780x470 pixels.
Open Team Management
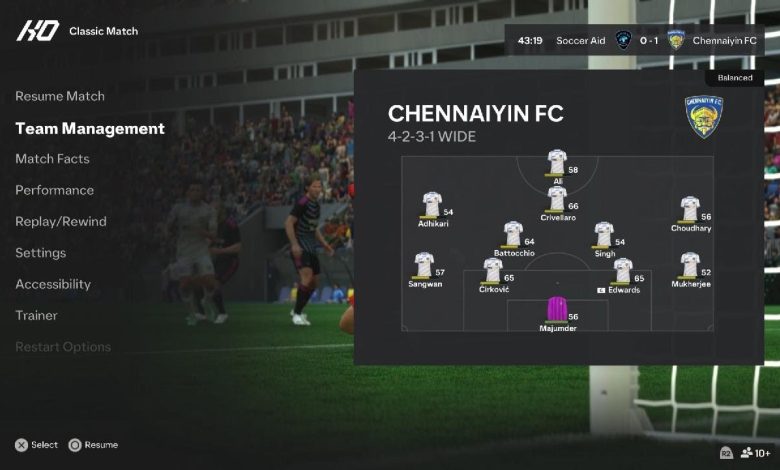pos(90,128)
